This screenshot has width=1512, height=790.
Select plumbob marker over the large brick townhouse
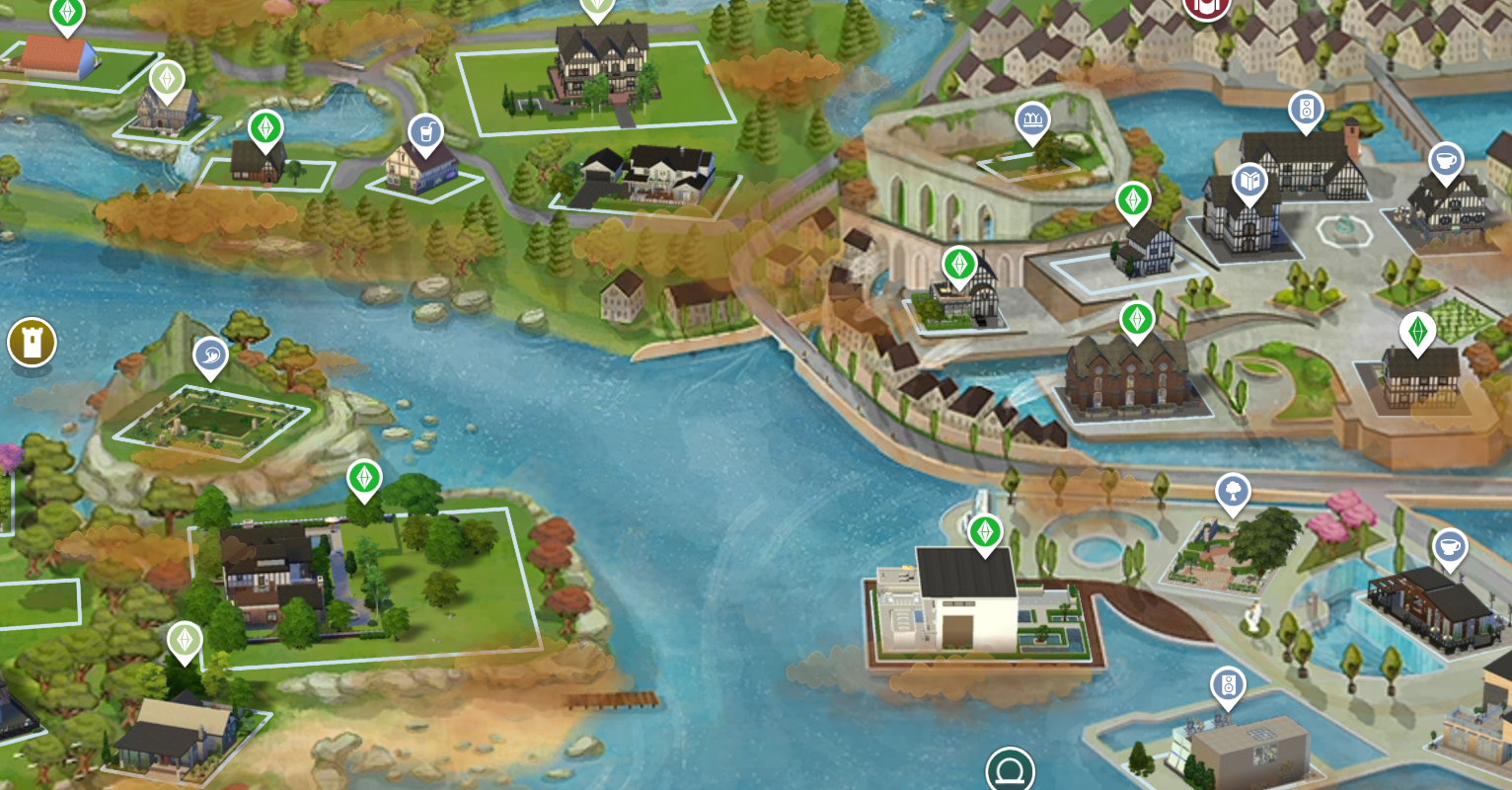click(x=1137, y=319)
